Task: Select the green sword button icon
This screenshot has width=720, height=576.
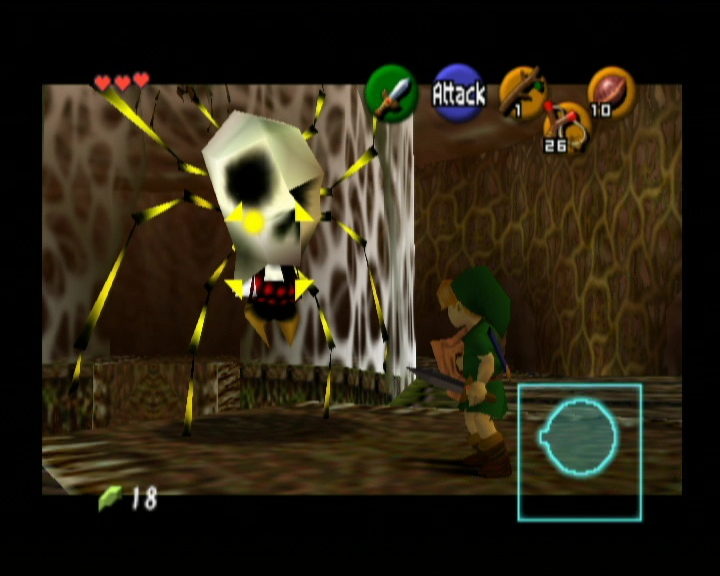Action: (392, 93)
